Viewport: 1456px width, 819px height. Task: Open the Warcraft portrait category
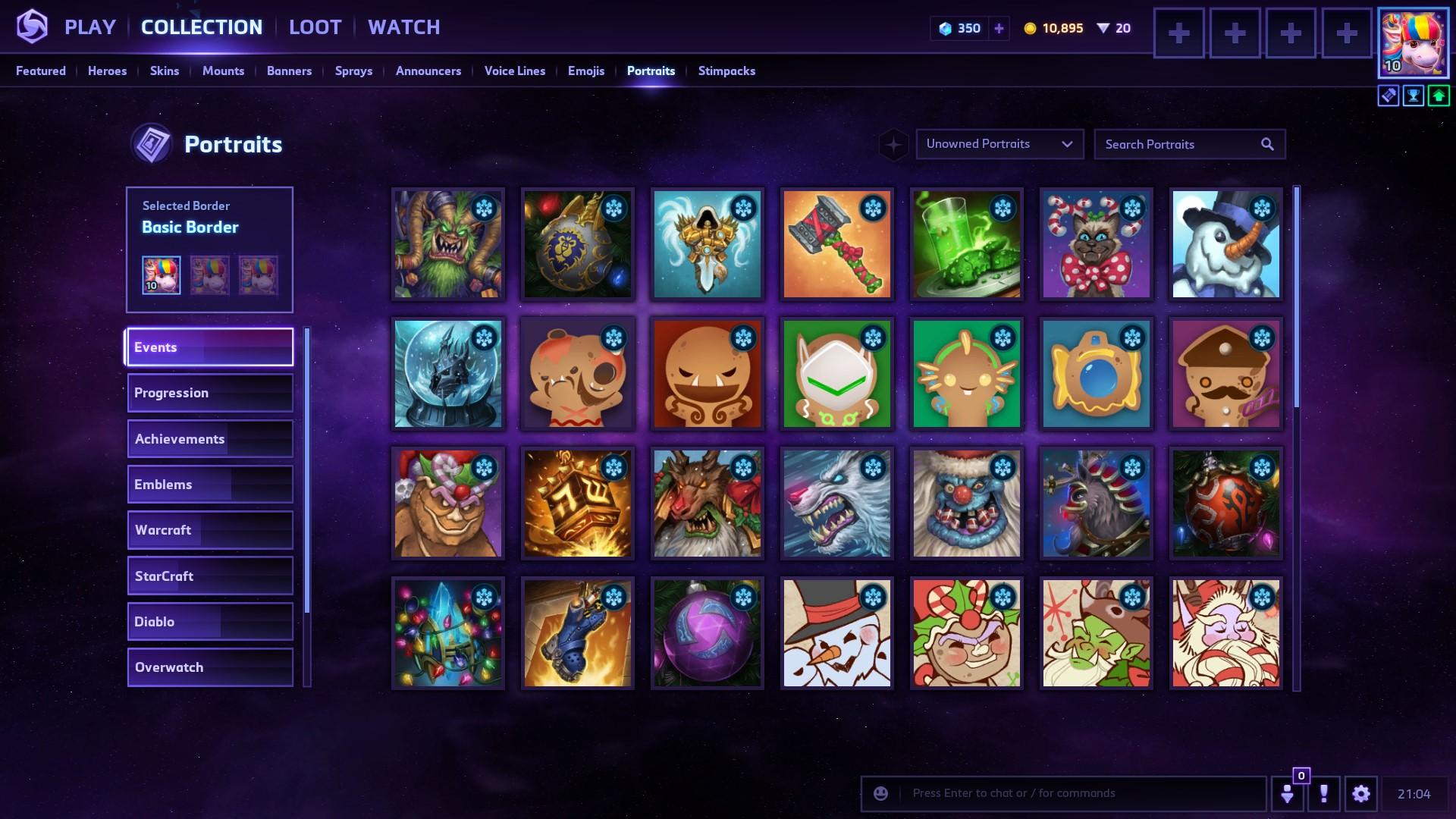[209, 530]
